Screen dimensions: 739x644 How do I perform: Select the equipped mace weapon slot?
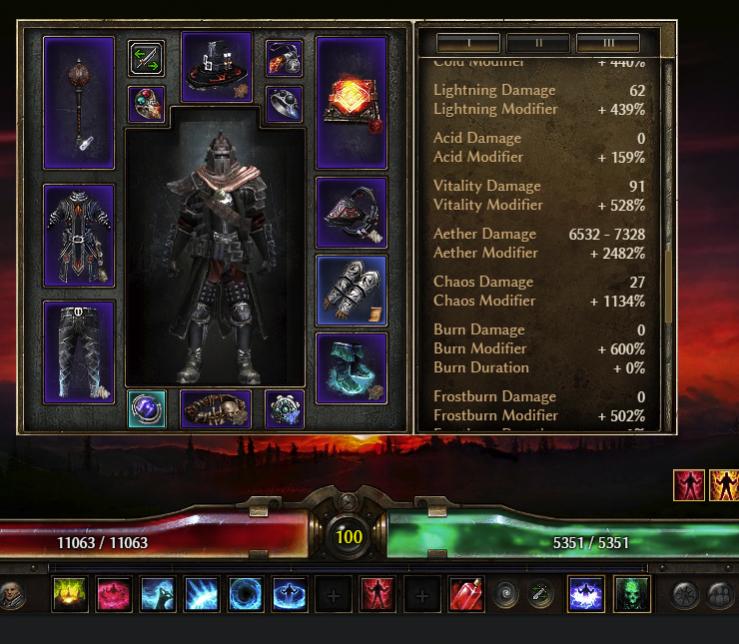(79, 102)
